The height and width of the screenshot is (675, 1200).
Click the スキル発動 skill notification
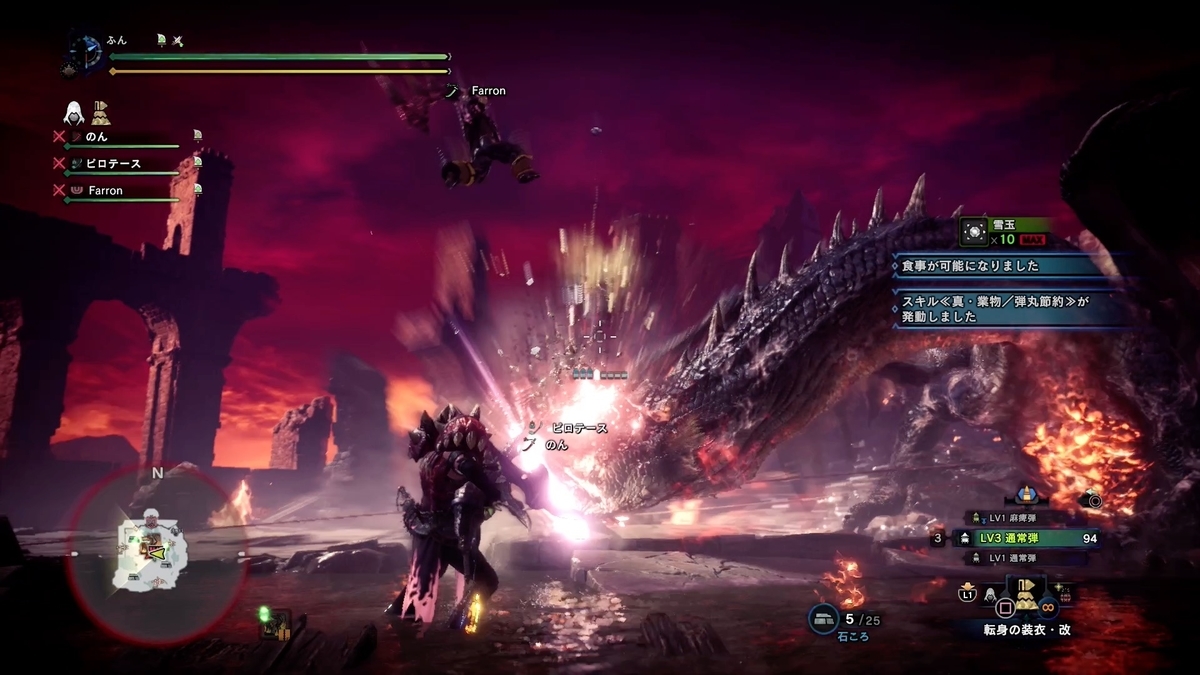click(1010, 306)
